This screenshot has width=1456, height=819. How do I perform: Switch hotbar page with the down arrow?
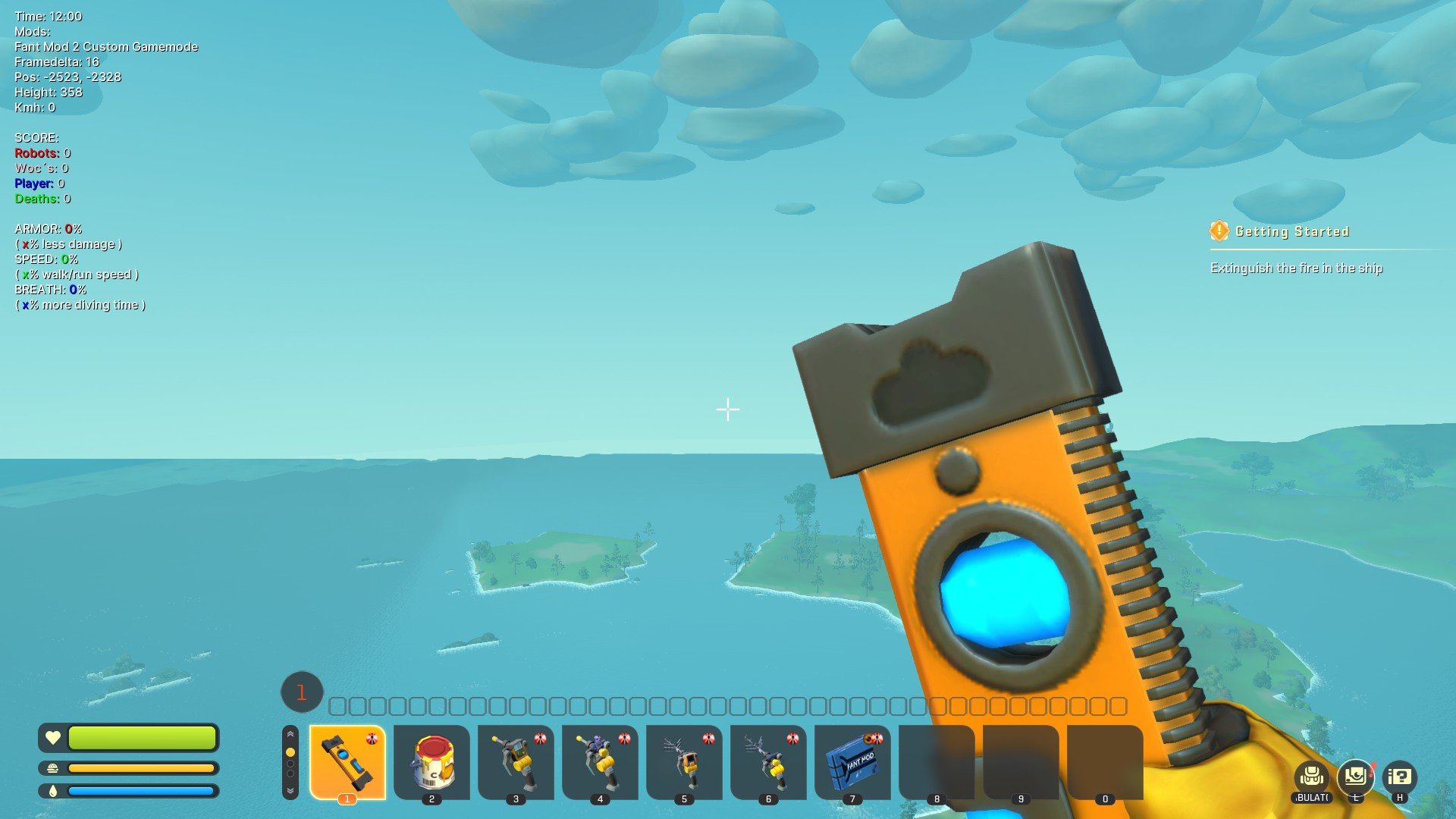(x=290, y=790)
